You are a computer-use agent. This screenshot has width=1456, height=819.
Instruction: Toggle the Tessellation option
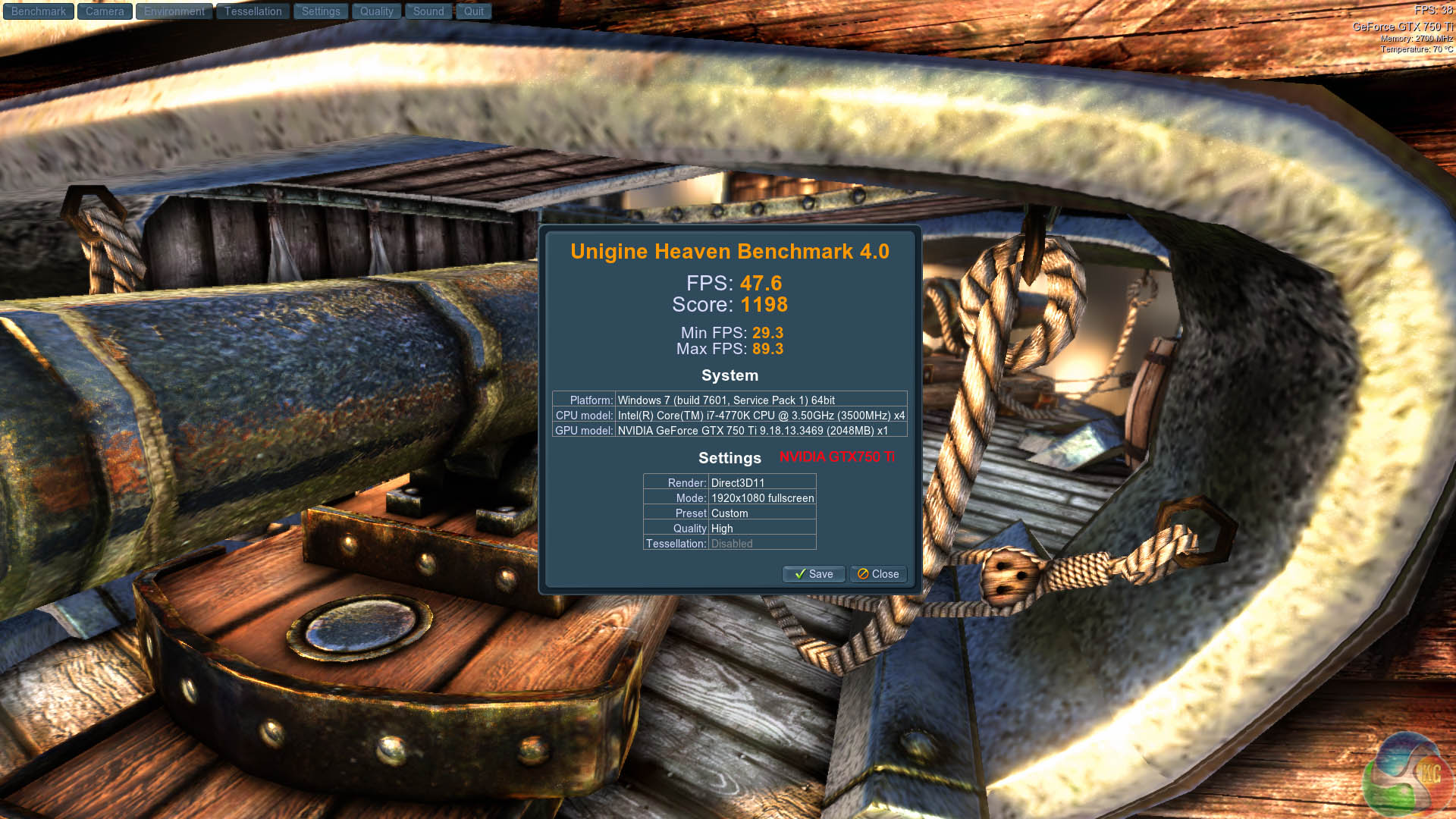pyautogui.click(x=253, y=11)
